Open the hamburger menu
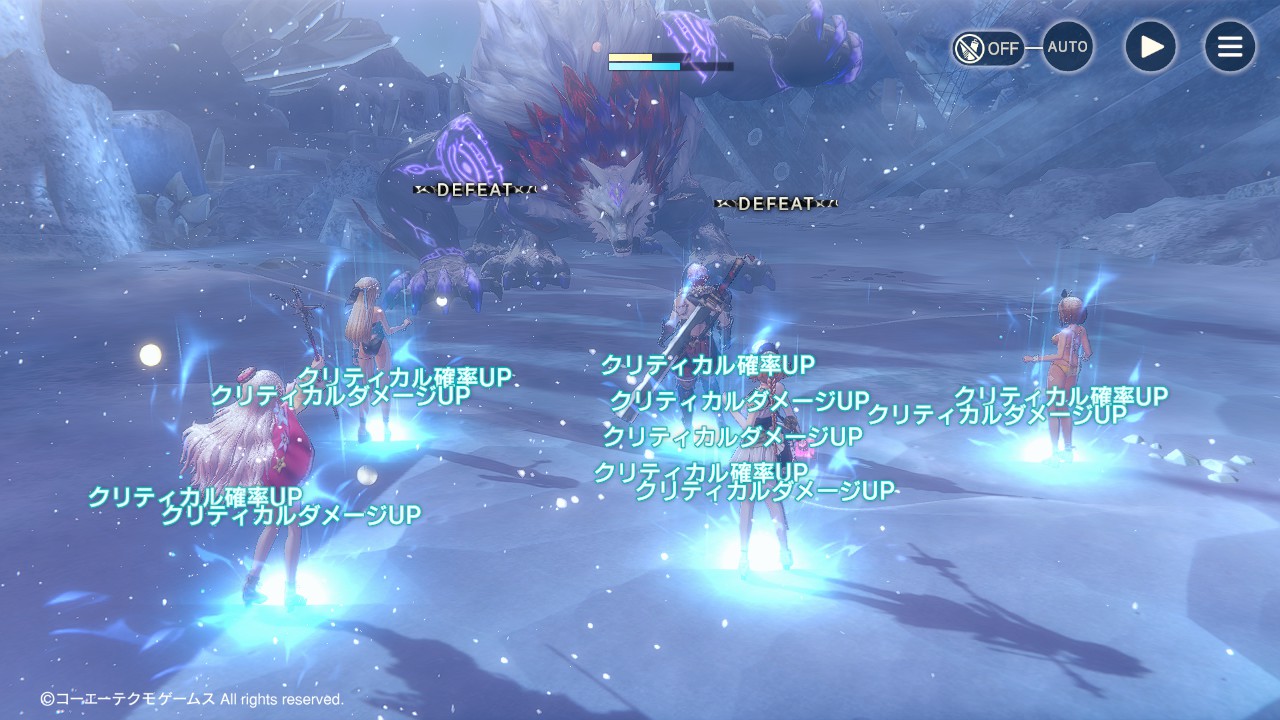The image size is (1280, 720). 1229,47
